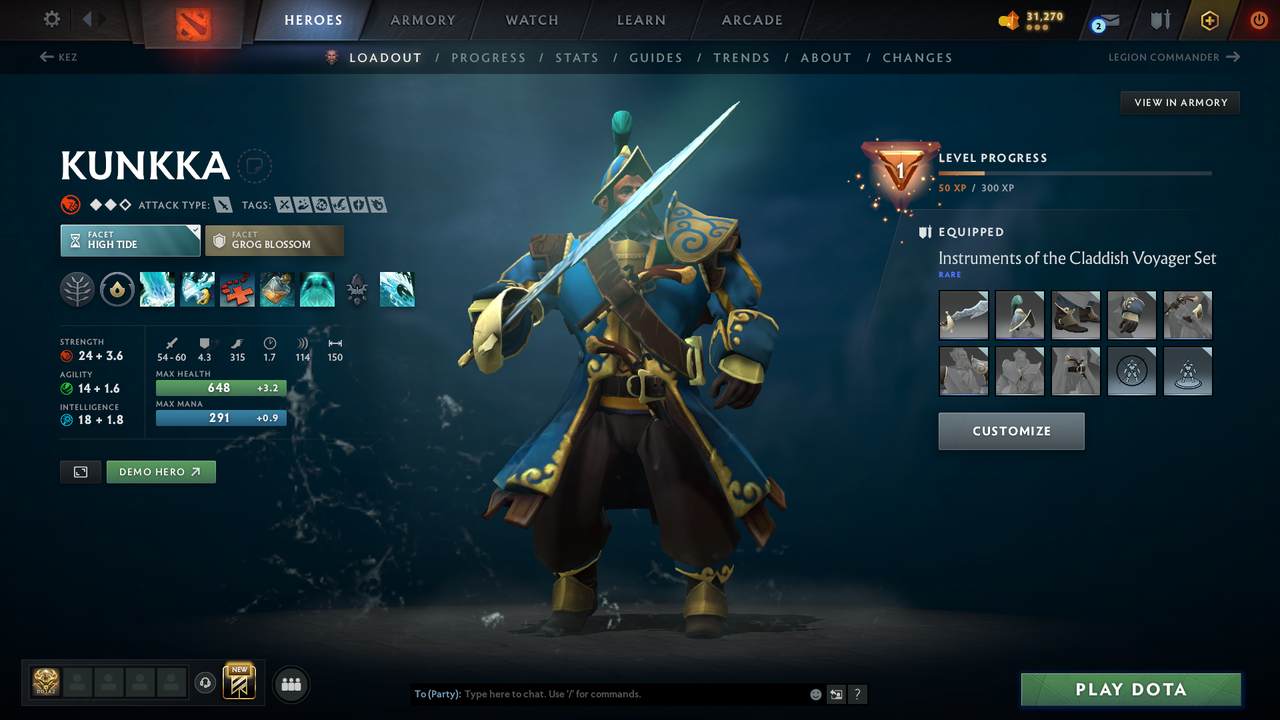The height and width of the screenshot is (720, 1280).
Task: Open the chat options arrow next to the chat field
Action: click(x=836, y=693)
